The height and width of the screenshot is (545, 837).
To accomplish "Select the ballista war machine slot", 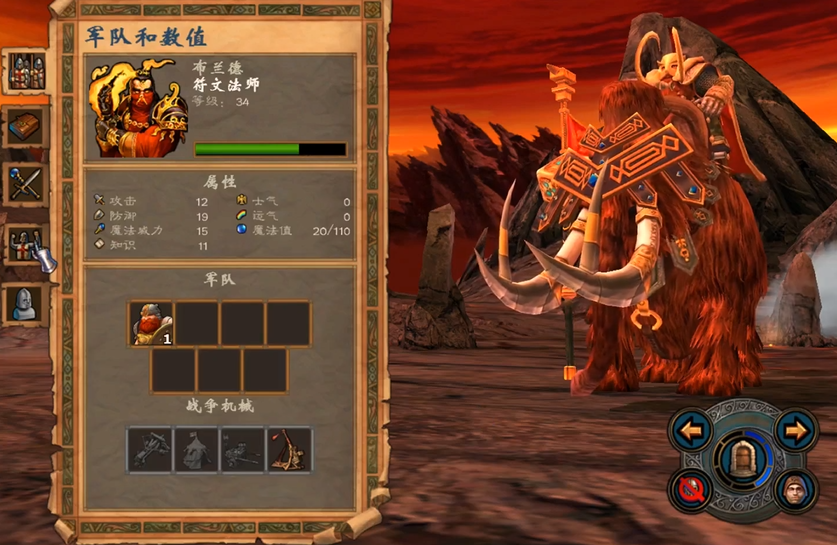I will tap(150, 450).
